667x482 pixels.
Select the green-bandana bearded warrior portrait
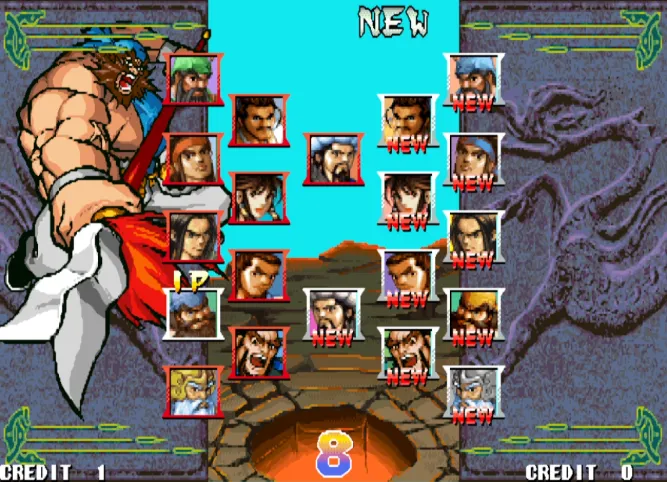point(195,79)
